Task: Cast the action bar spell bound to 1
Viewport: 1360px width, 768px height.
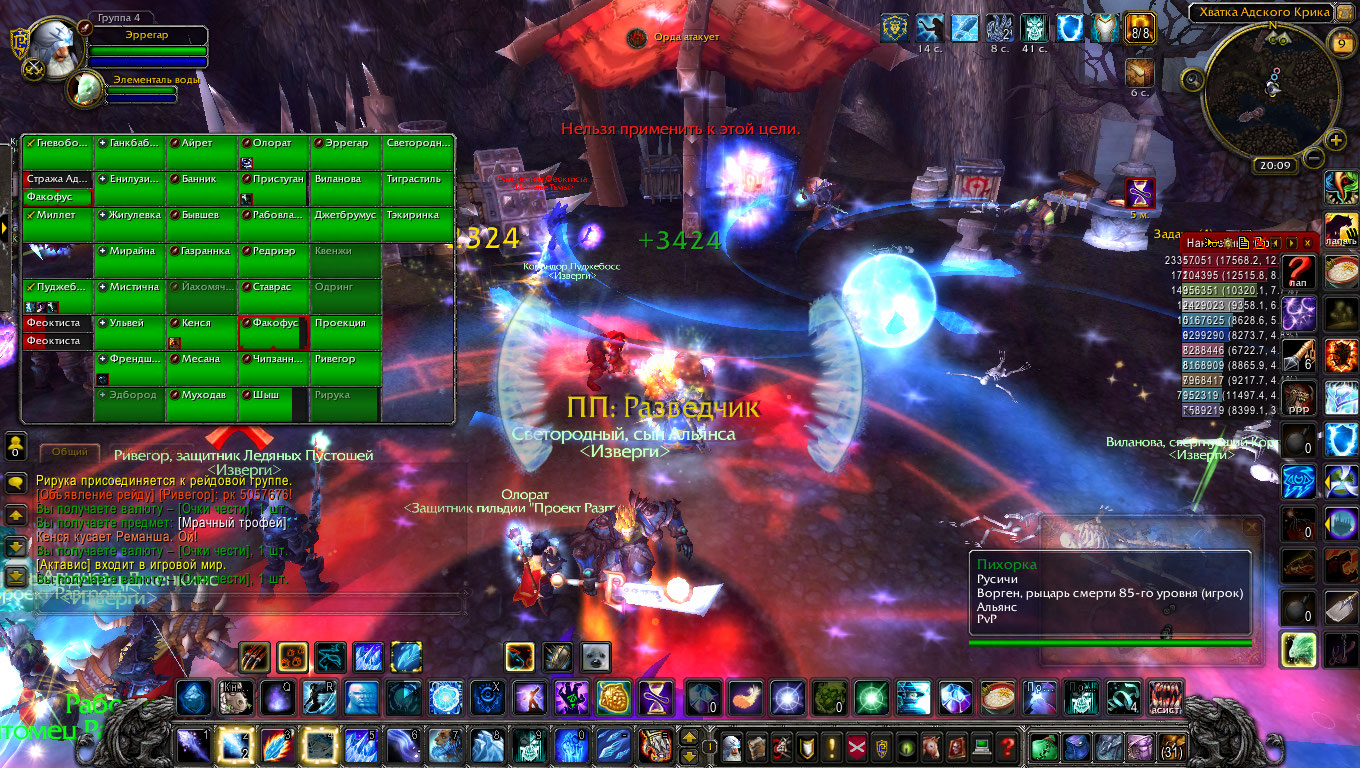Action: [191, 745]
